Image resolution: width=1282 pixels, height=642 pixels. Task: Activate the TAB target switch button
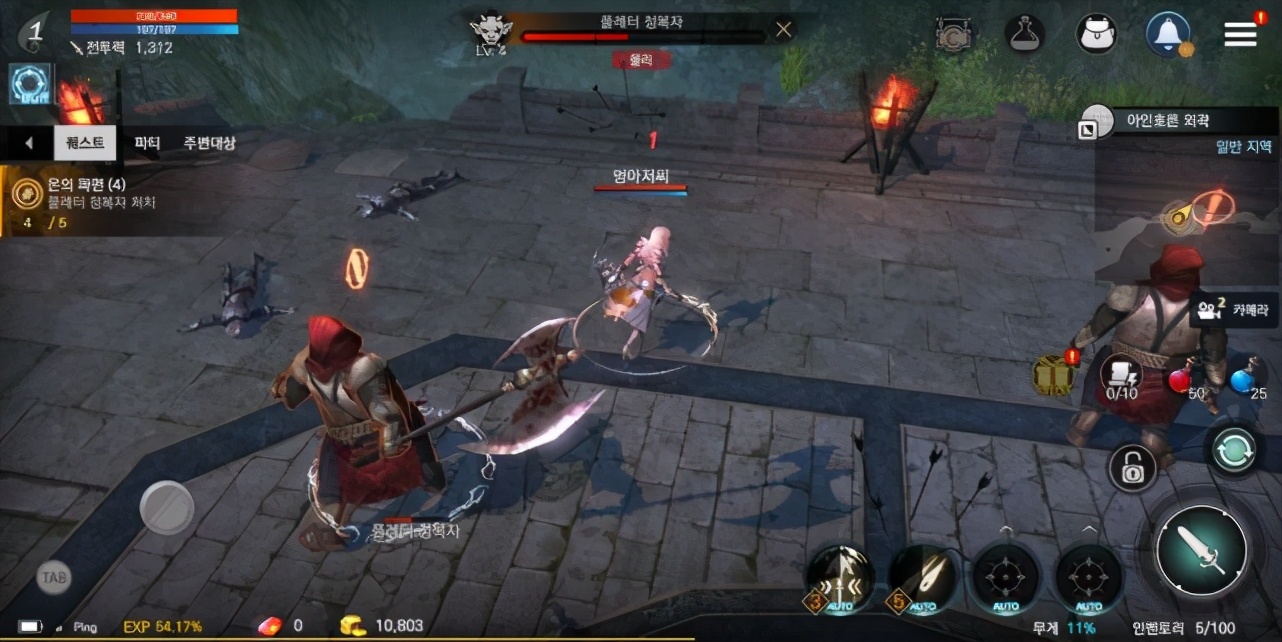[x=54, y=577]
